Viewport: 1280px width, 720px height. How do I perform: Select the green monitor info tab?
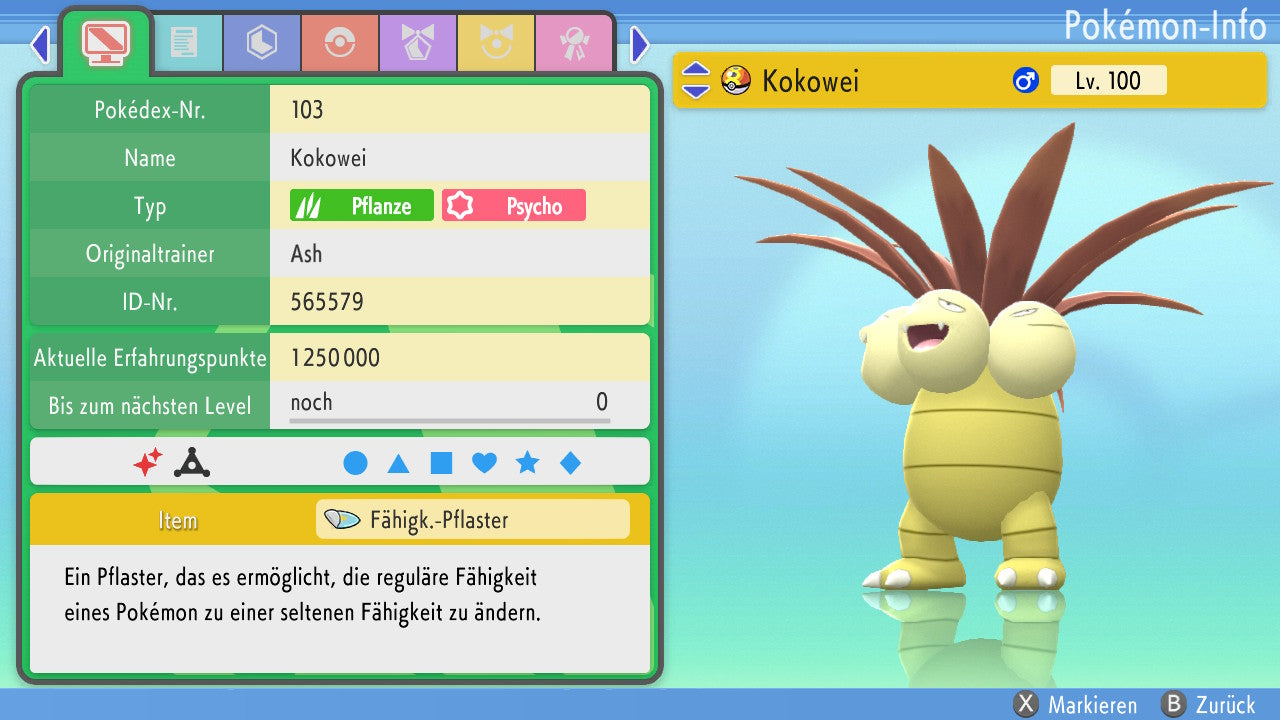coord(105,42)
